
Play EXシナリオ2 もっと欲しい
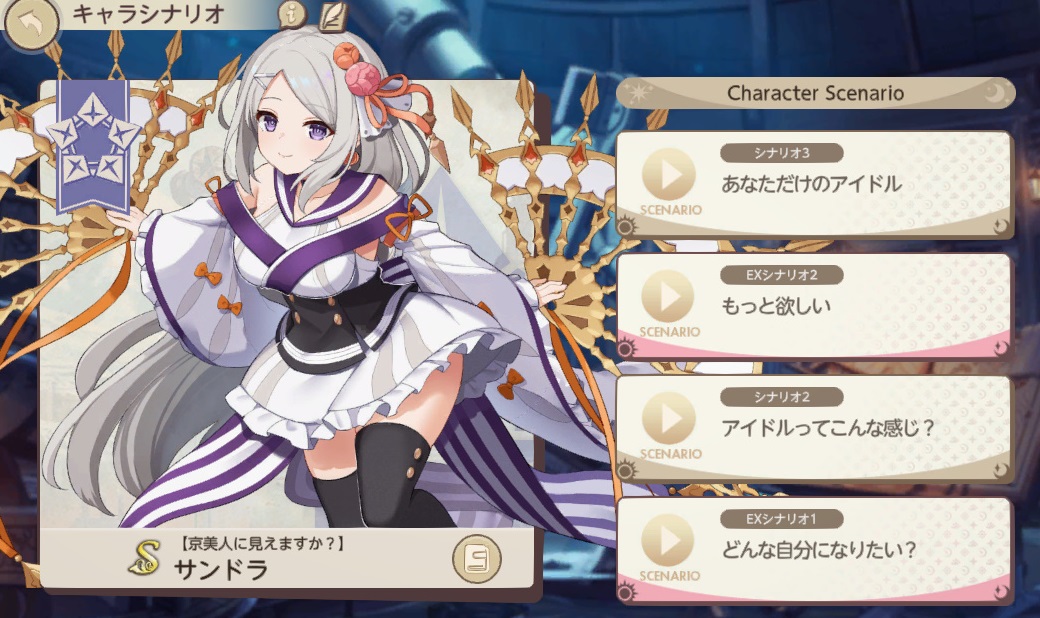pyautogui.click(x=668, y=297)
